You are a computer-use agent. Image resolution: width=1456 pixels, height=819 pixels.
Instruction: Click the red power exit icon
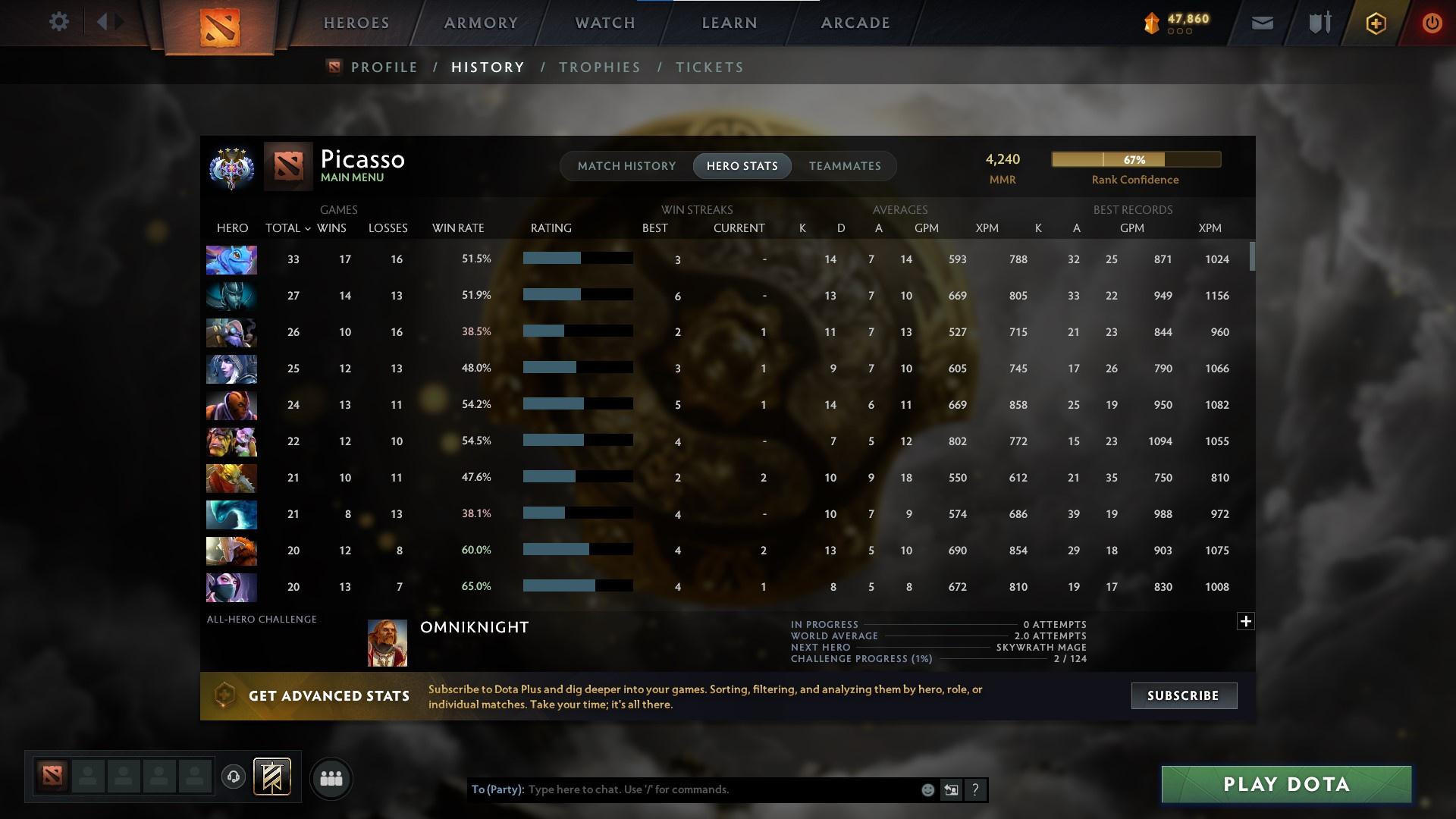[1432, 24]
